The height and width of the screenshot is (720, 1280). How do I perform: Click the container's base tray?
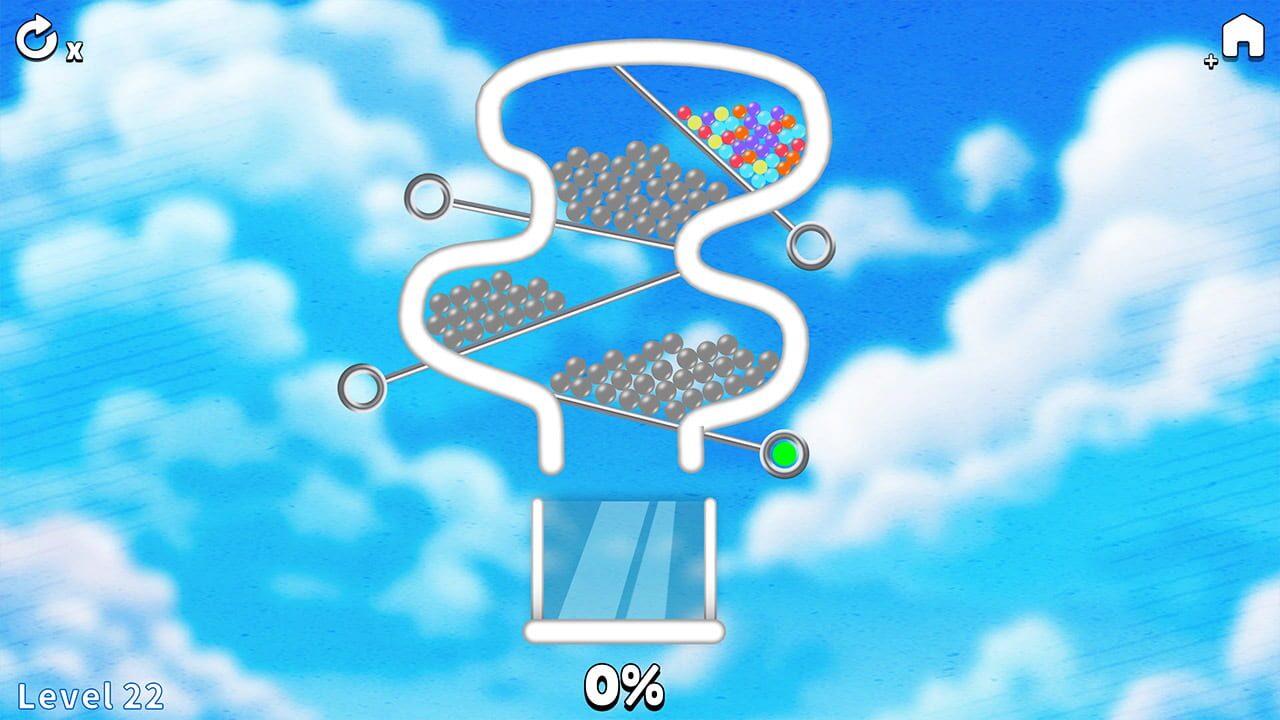click(x=622, y=632)
